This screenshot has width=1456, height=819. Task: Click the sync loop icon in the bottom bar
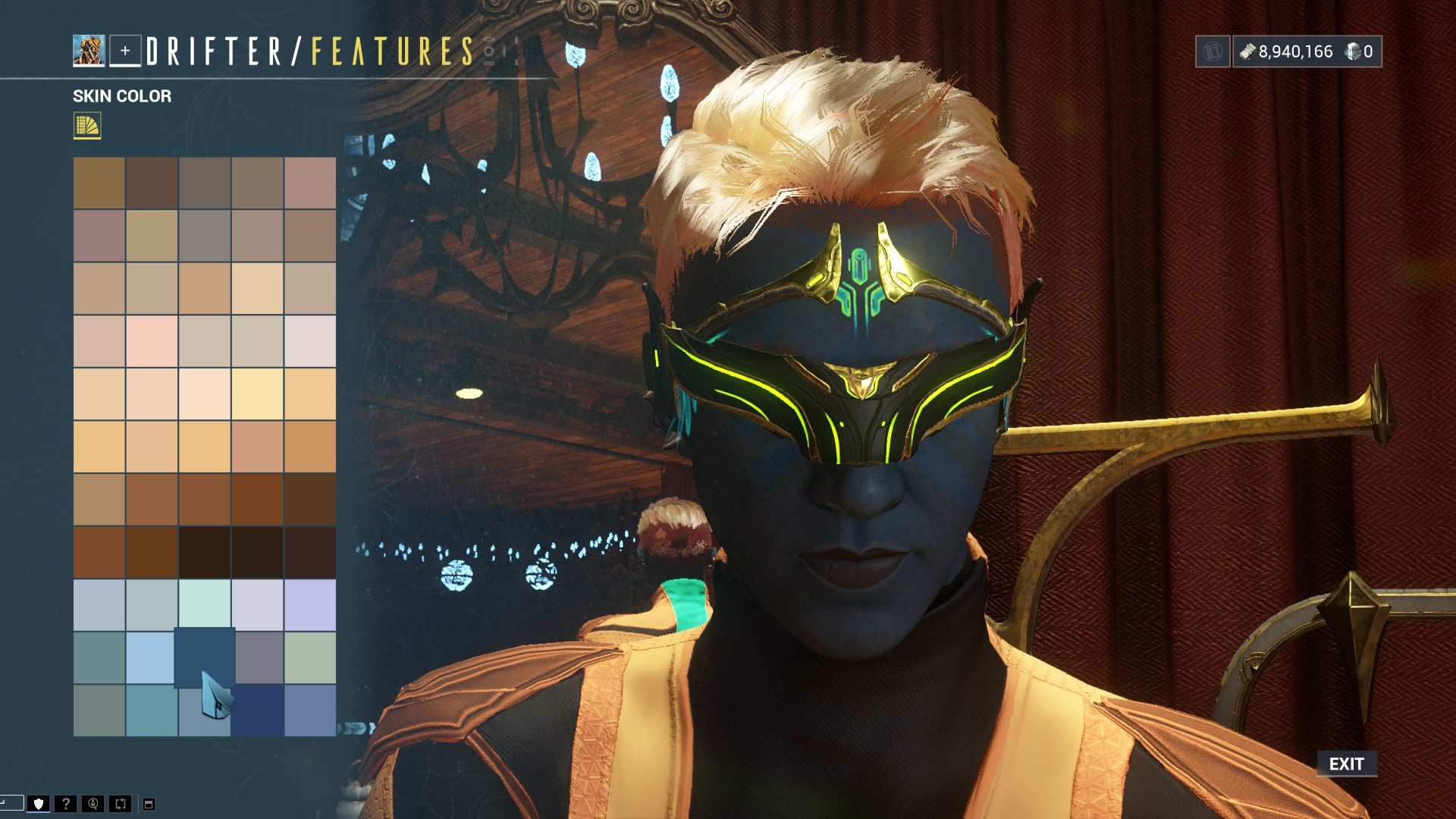tap(119, 802)
